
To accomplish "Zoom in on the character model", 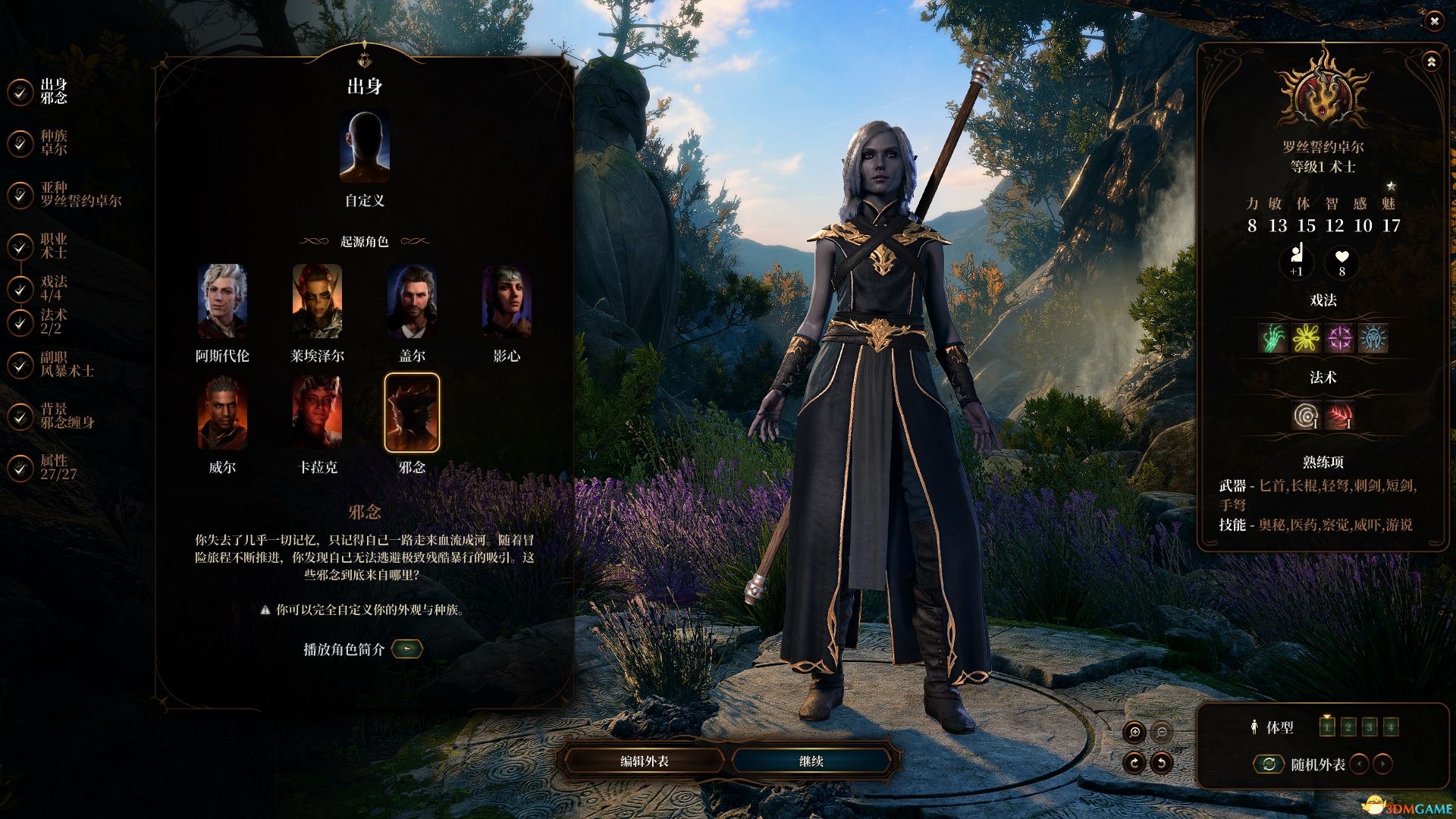I will coord(1135,732).
